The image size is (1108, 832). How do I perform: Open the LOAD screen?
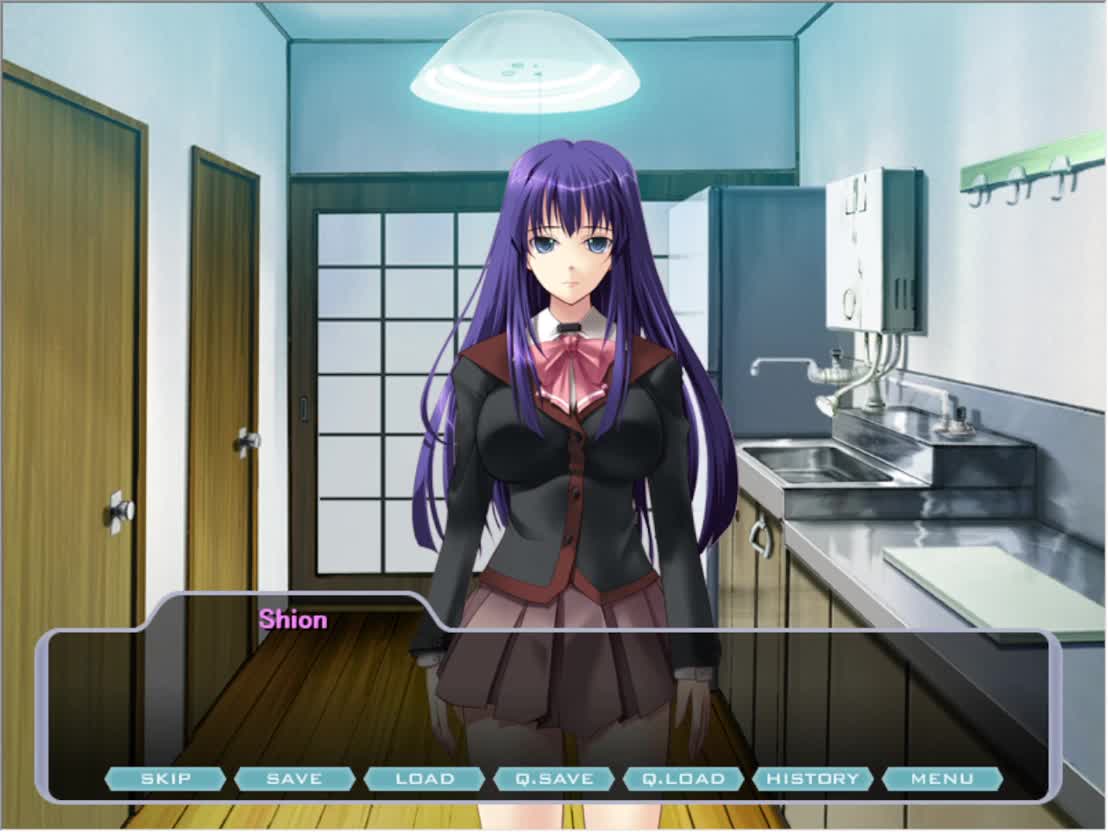(424, 779)
